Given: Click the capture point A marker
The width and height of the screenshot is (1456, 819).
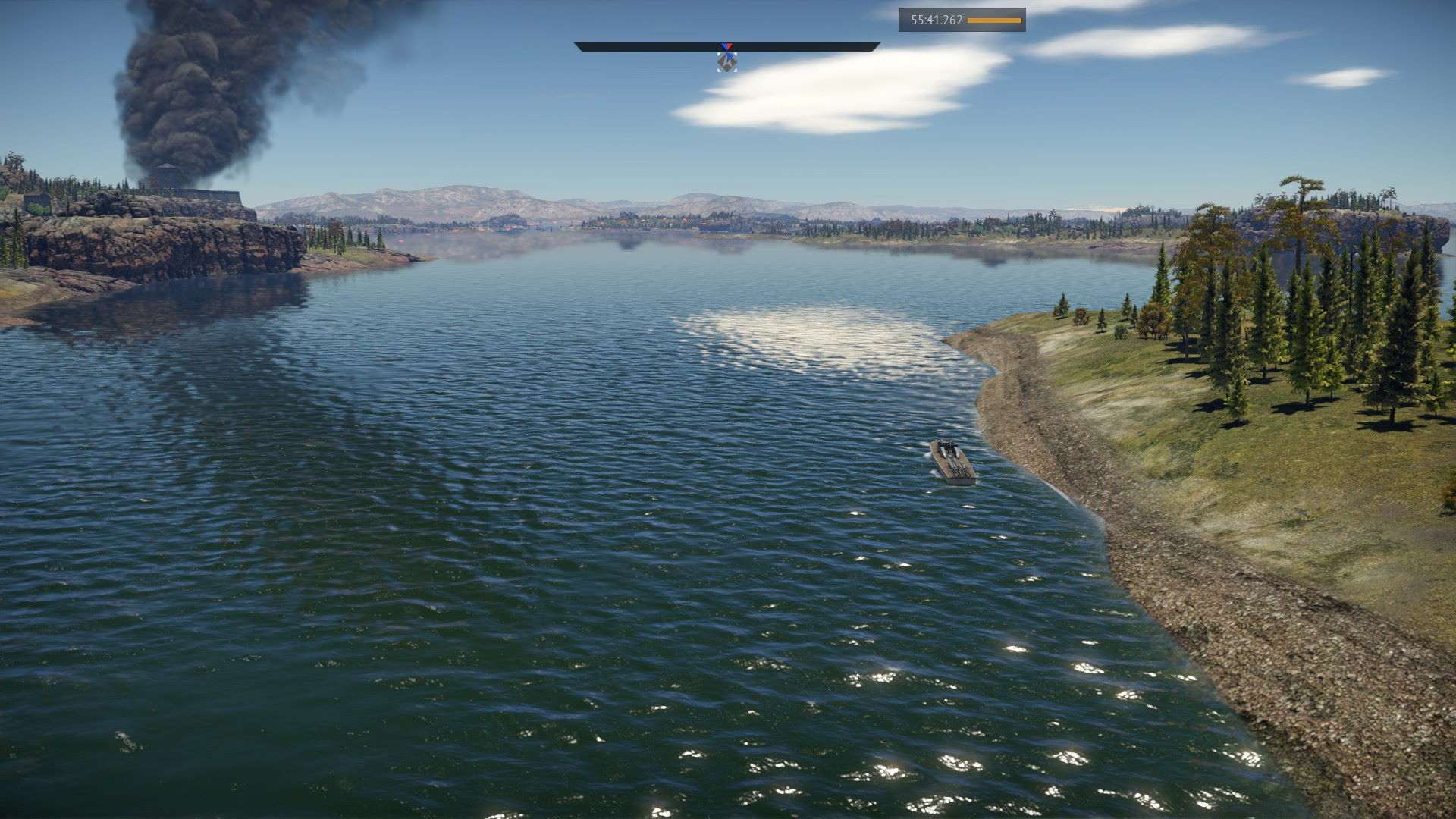Looking at the screenshot, I should (726, 62).
